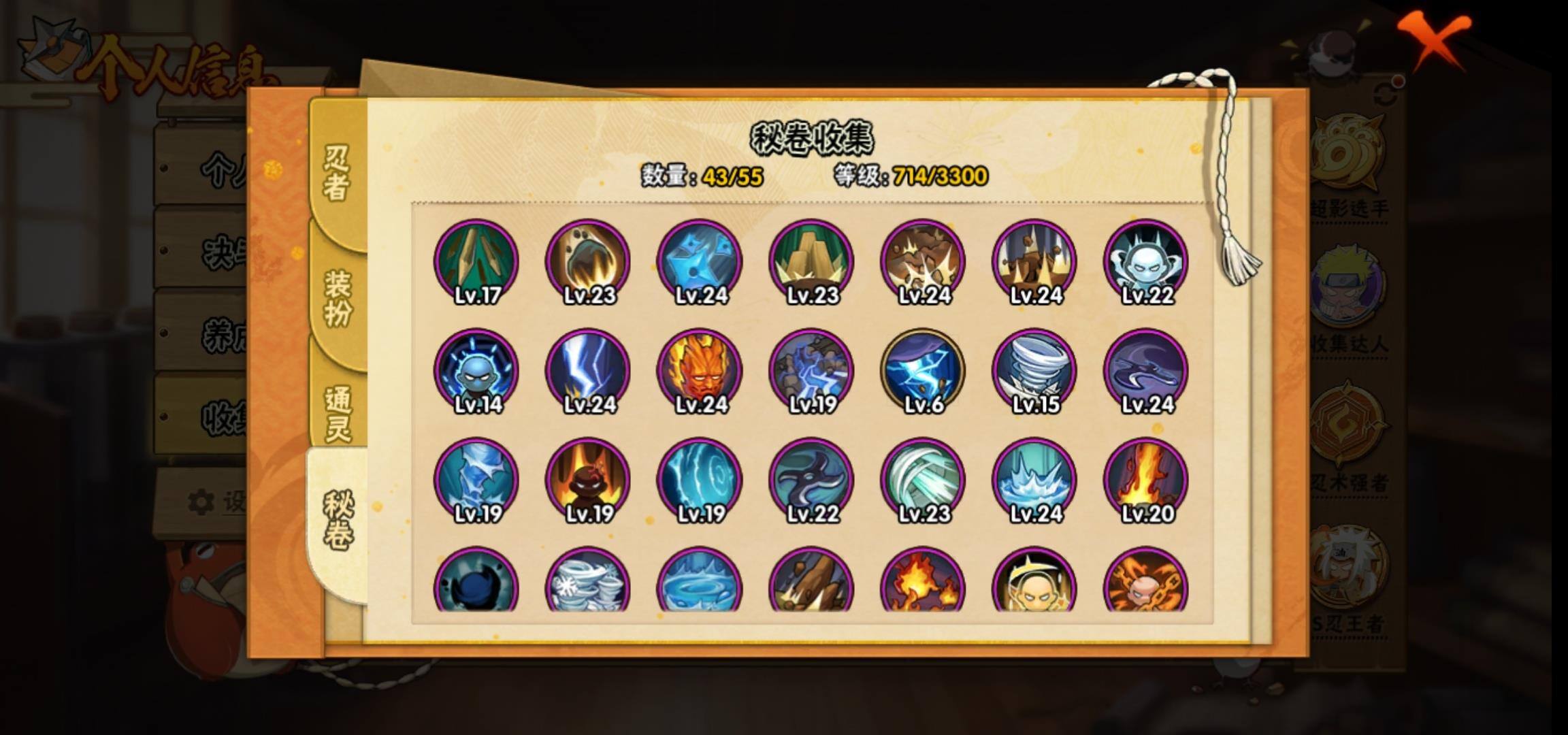Switch to the 忍者 tab
1568x735 pixels.
point(336,173)
